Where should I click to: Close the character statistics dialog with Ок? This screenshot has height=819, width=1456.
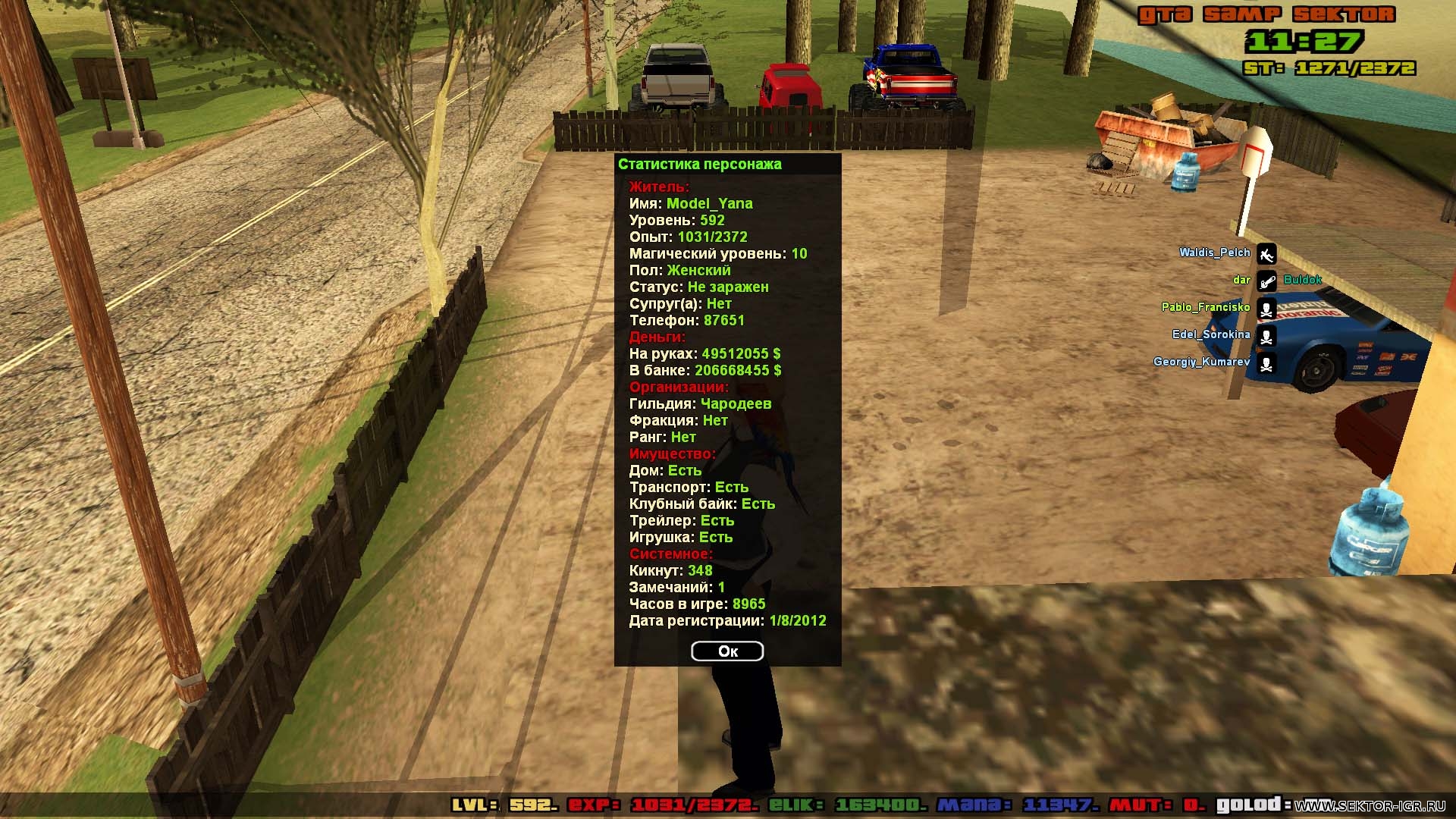(727, 651)
